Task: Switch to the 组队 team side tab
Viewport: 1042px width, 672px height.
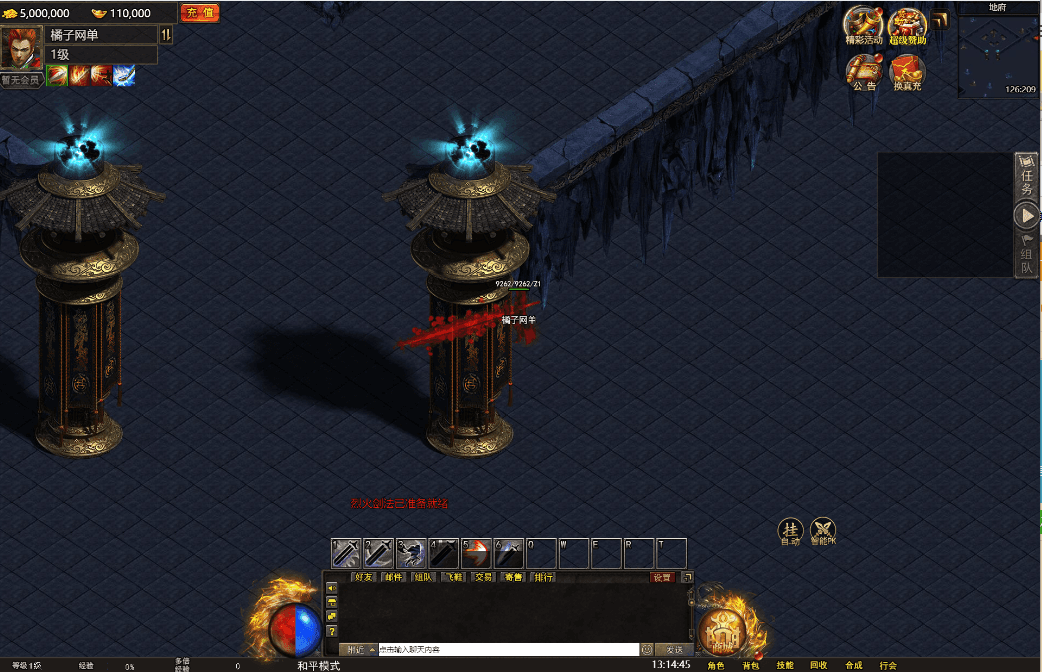Action: point(1027,253)
